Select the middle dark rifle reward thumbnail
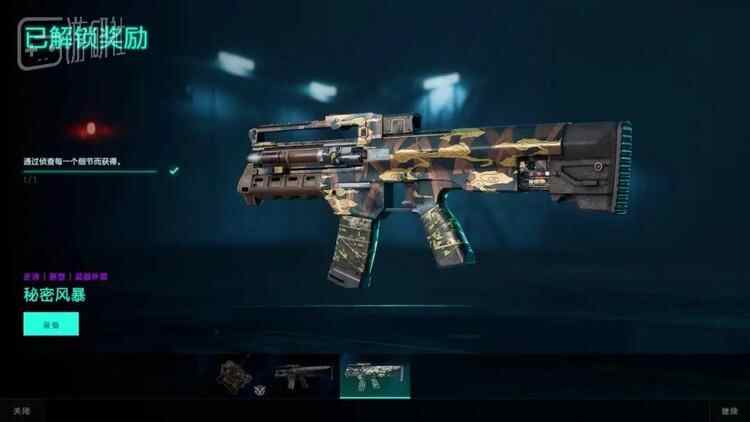 302,375
